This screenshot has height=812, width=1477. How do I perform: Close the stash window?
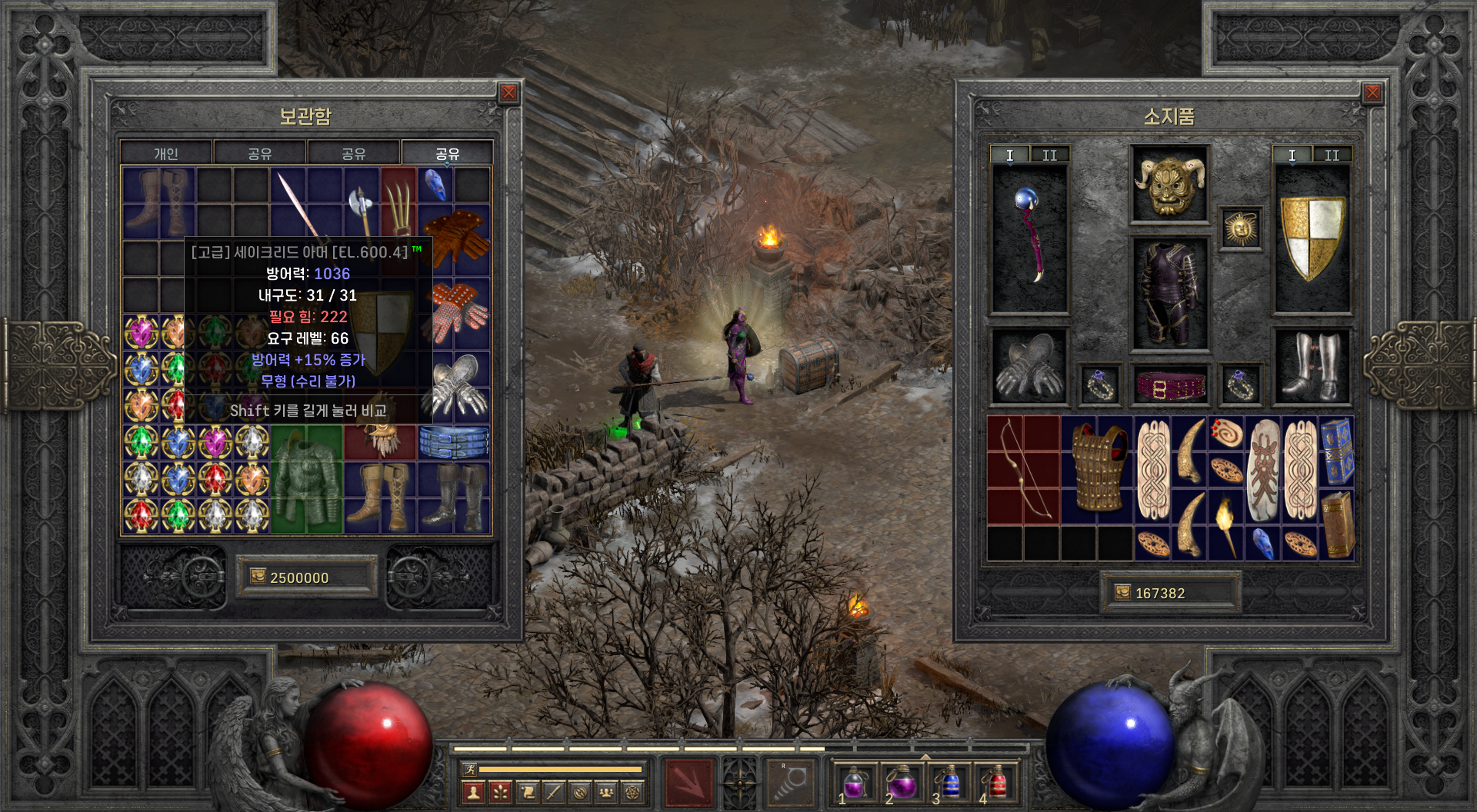[508, 94]
